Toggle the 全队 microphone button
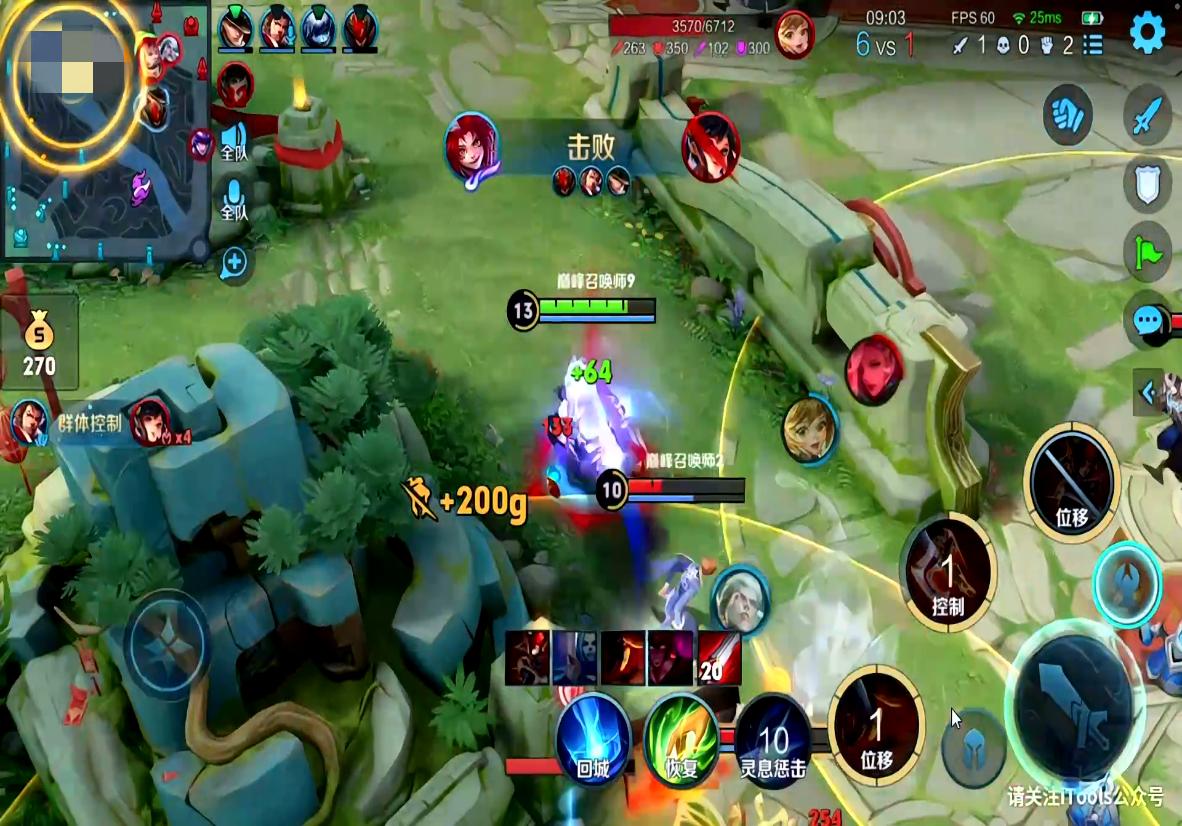This screenshot has width=1182, height=826. click(234, 197)
